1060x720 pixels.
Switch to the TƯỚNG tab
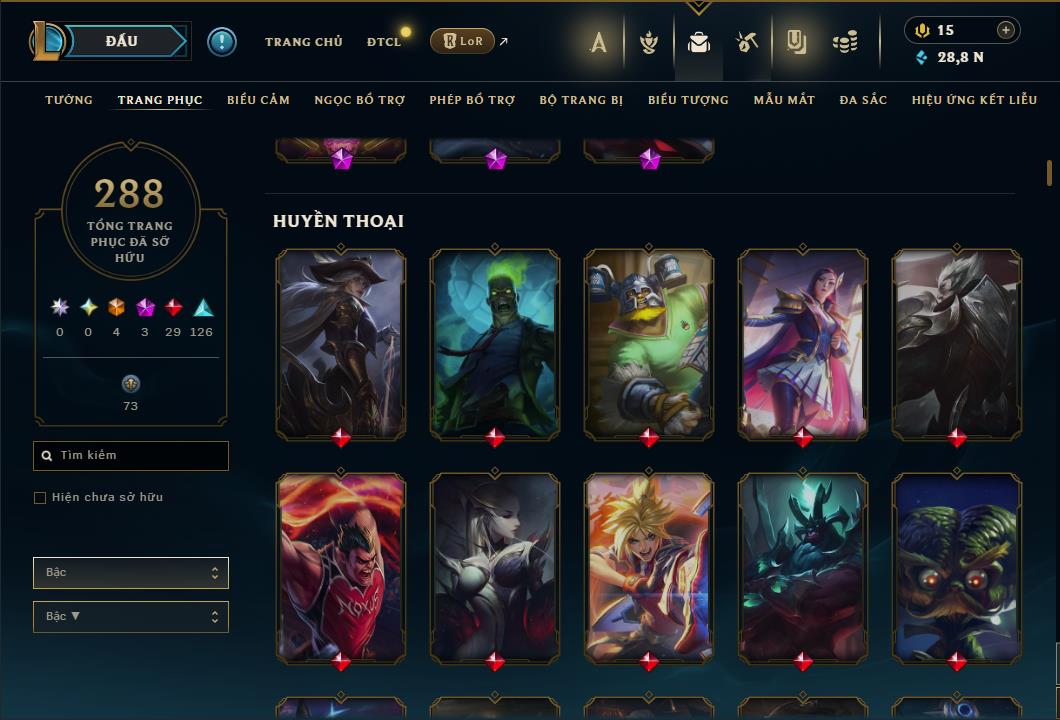[69, 100]
